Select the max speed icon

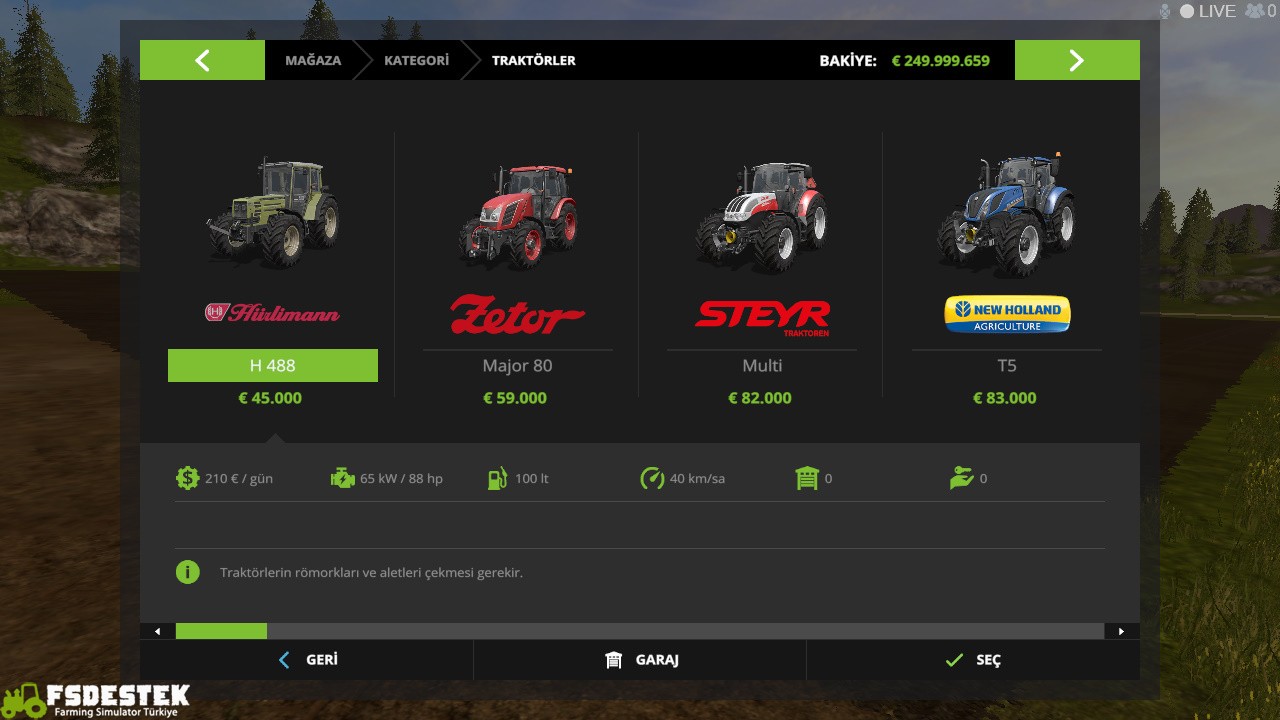[653, 478]
